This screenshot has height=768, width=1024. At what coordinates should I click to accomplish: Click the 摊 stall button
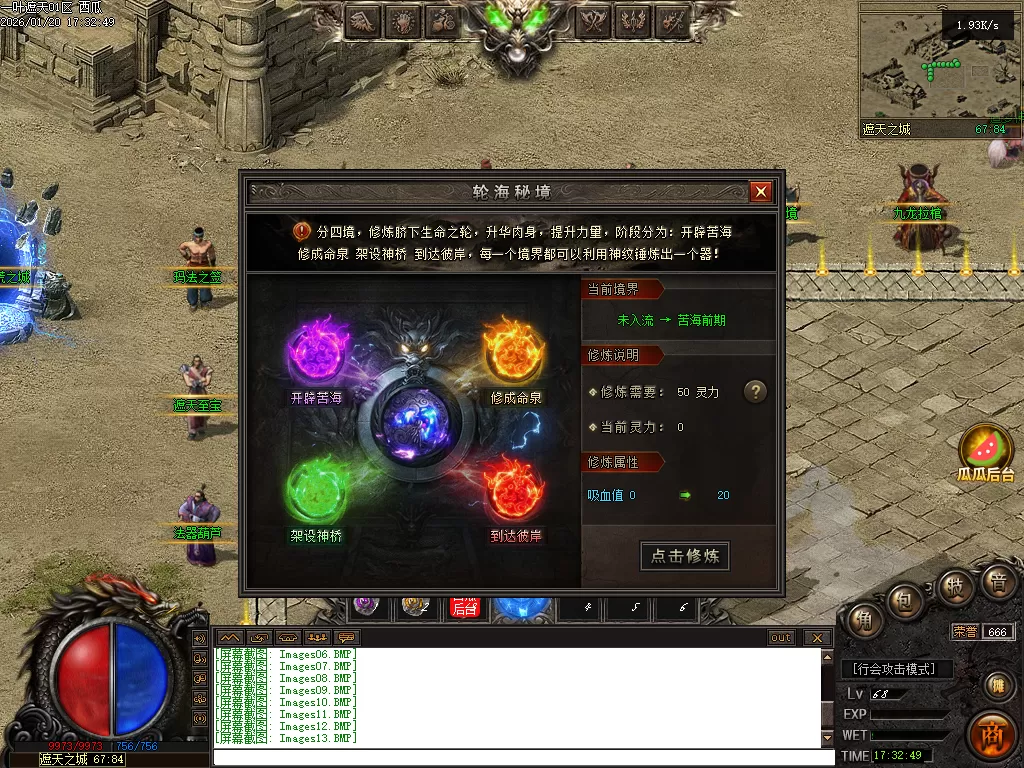pyautogui.click(x=996, y=685)
